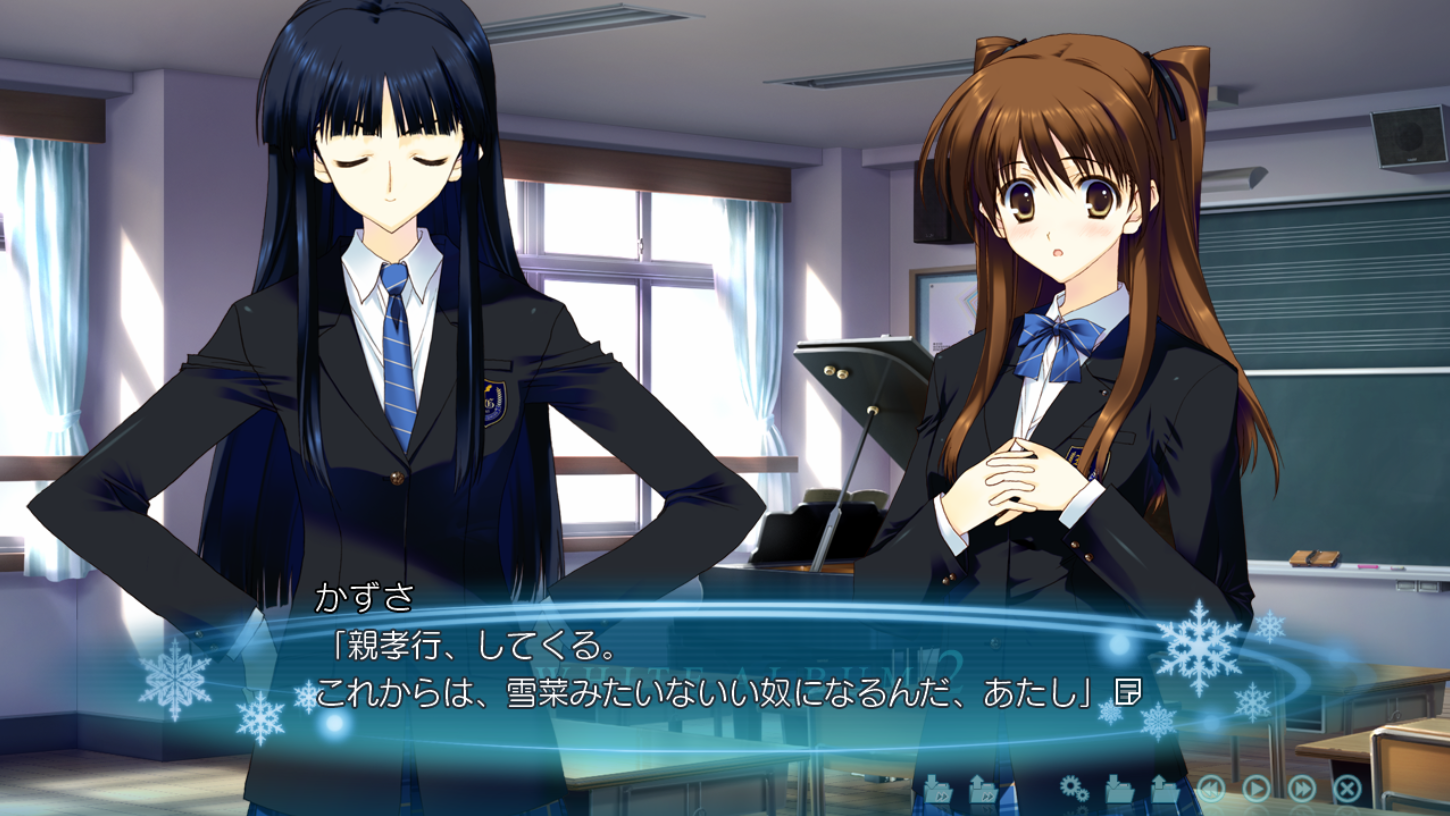Open the gear settings menu
This screenshot has width=1450, height=816.
click(1074, 789)
